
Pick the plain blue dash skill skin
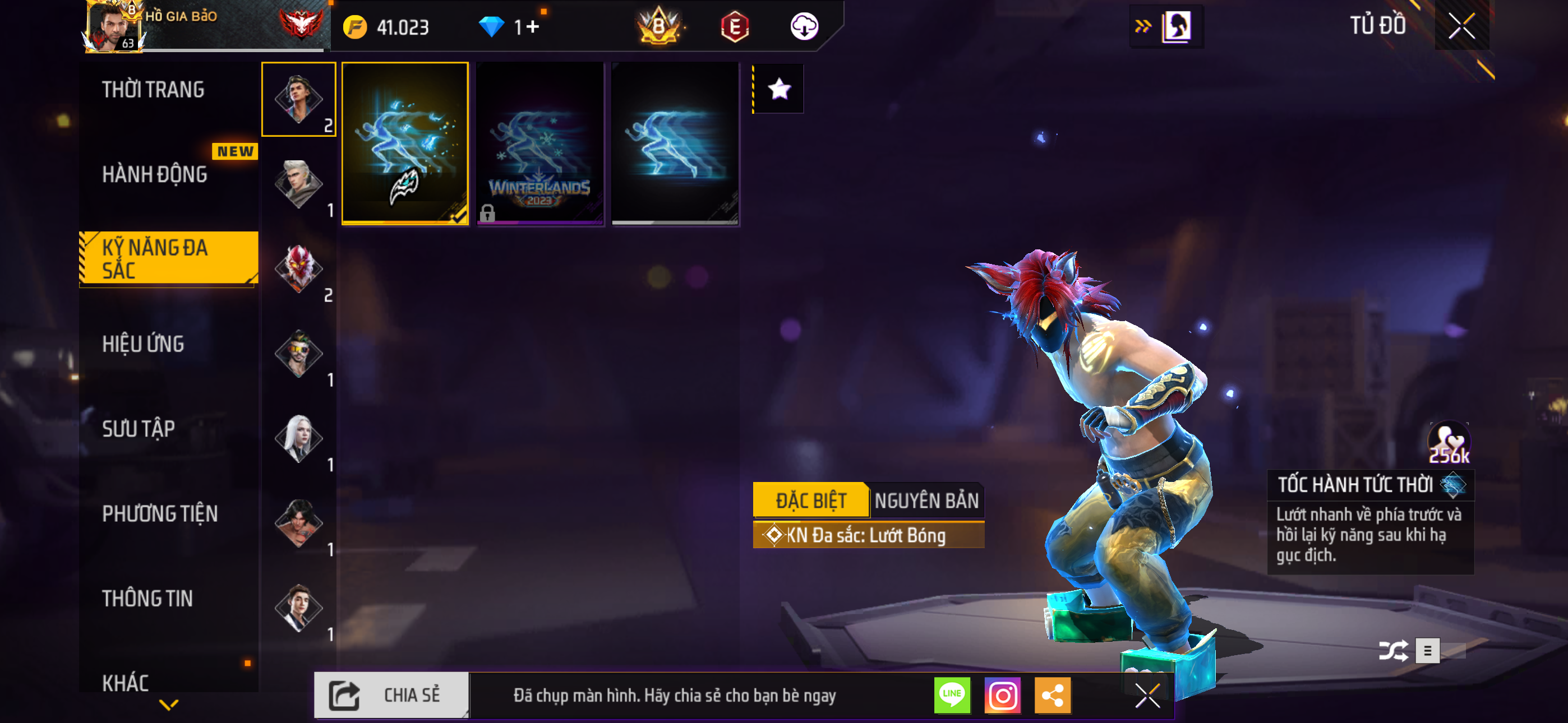coord(675,143)
